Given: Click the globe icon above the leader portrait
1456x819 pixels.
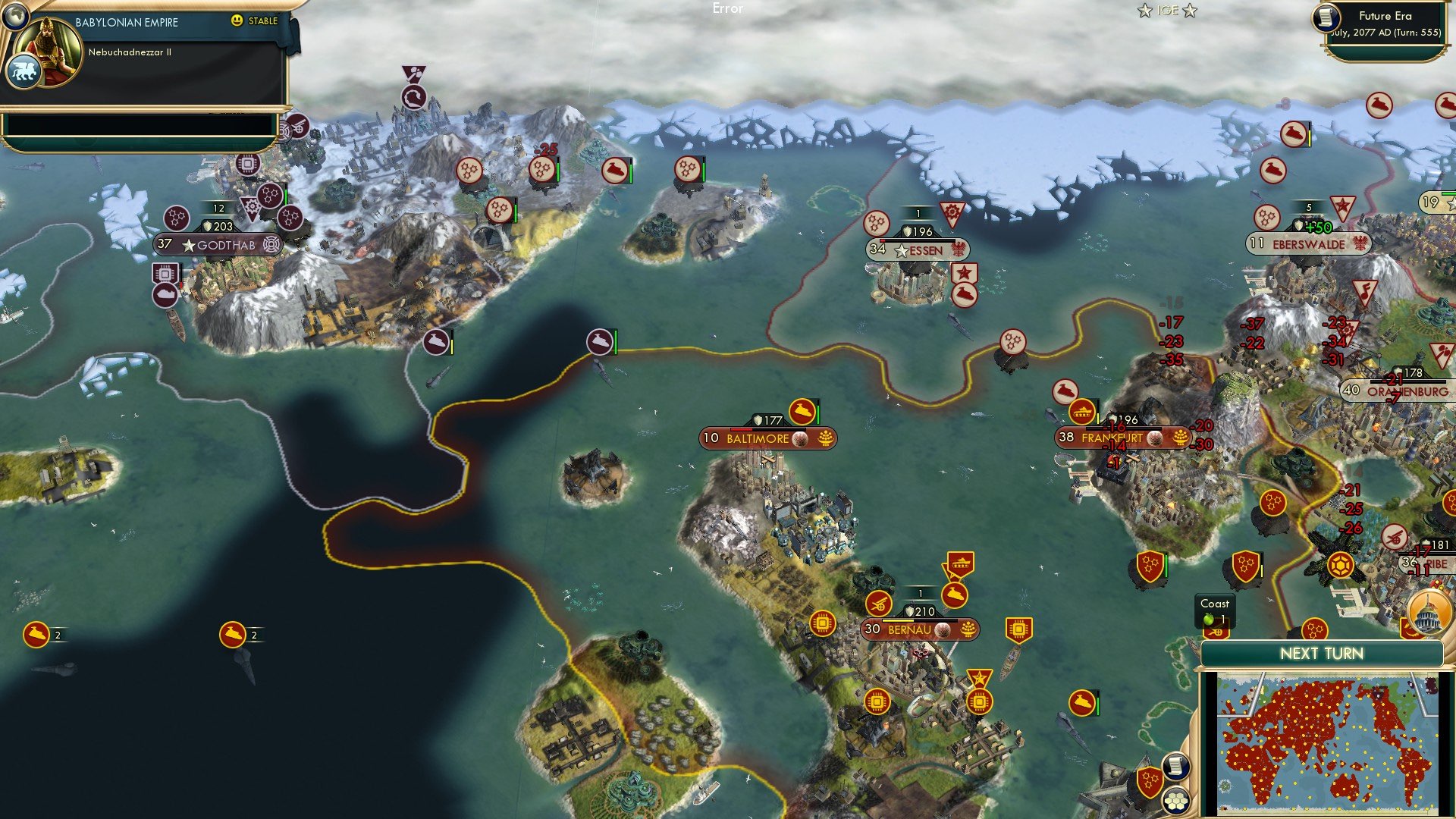Looking at the screenshot, I should click(x=14, y=14).
